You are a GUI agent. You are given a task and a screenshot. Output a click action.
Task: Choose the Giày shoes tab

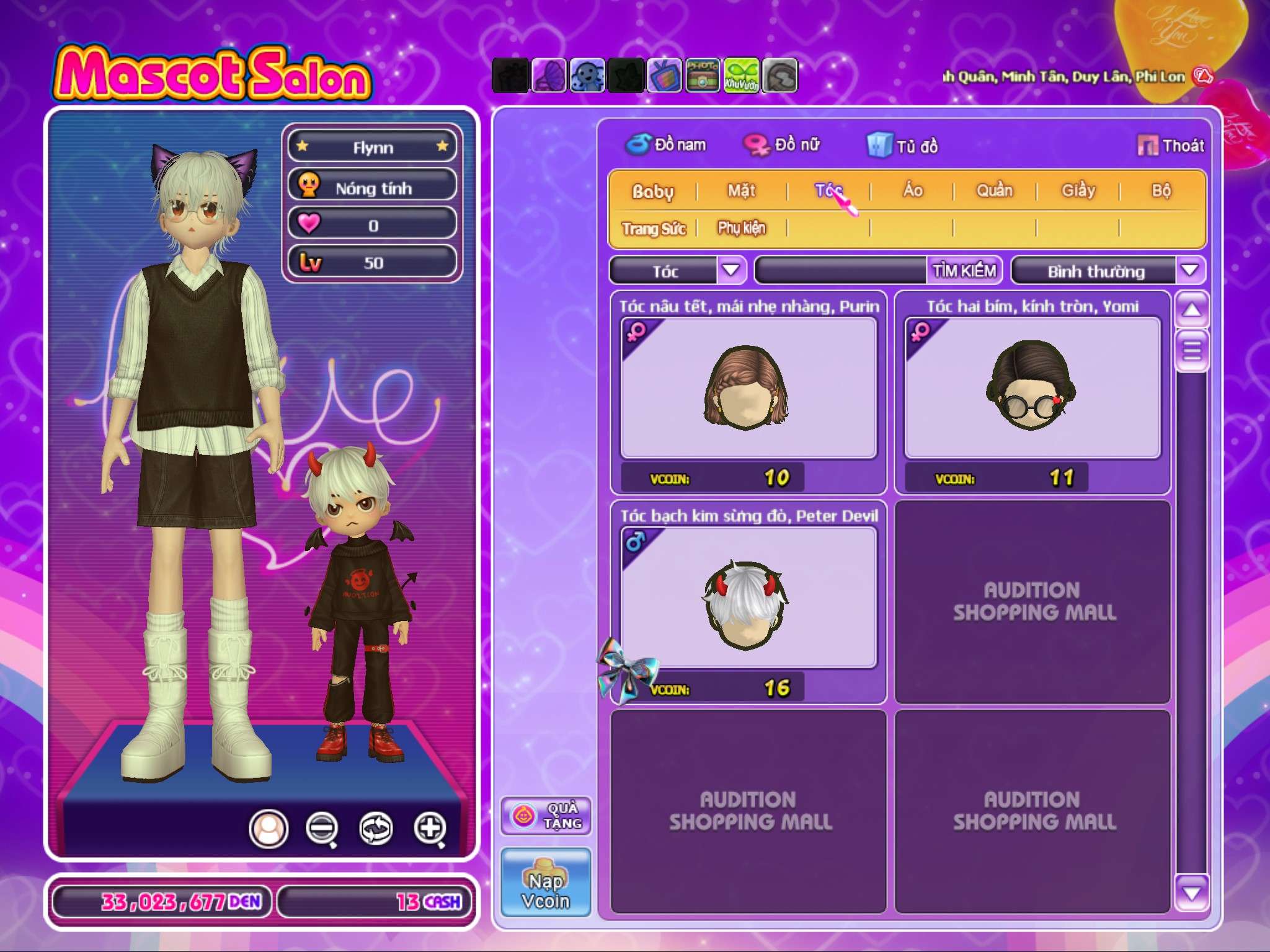pos(1078,191)
